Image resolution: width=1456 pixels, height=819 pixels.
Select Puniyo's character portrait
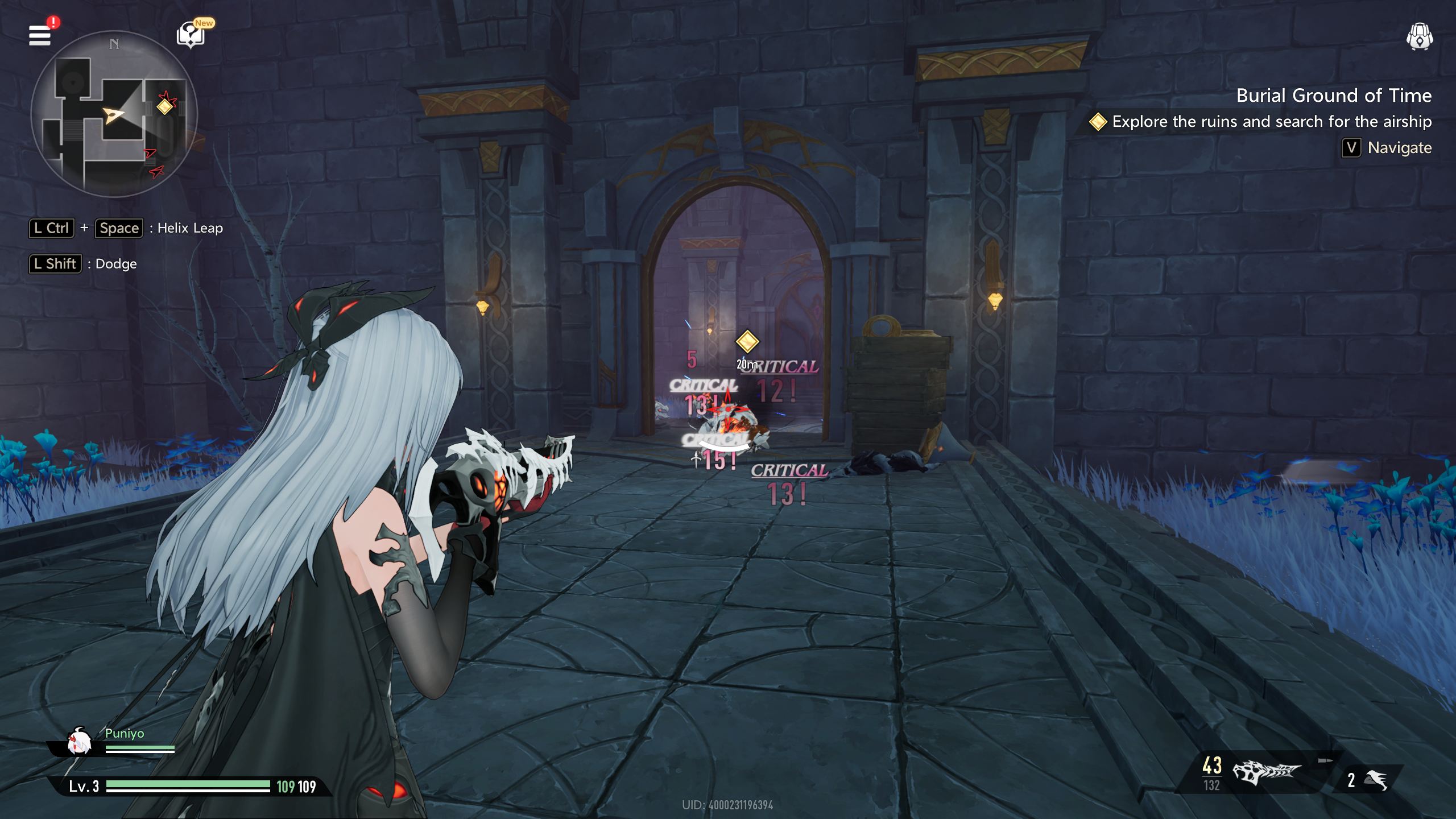80,742
